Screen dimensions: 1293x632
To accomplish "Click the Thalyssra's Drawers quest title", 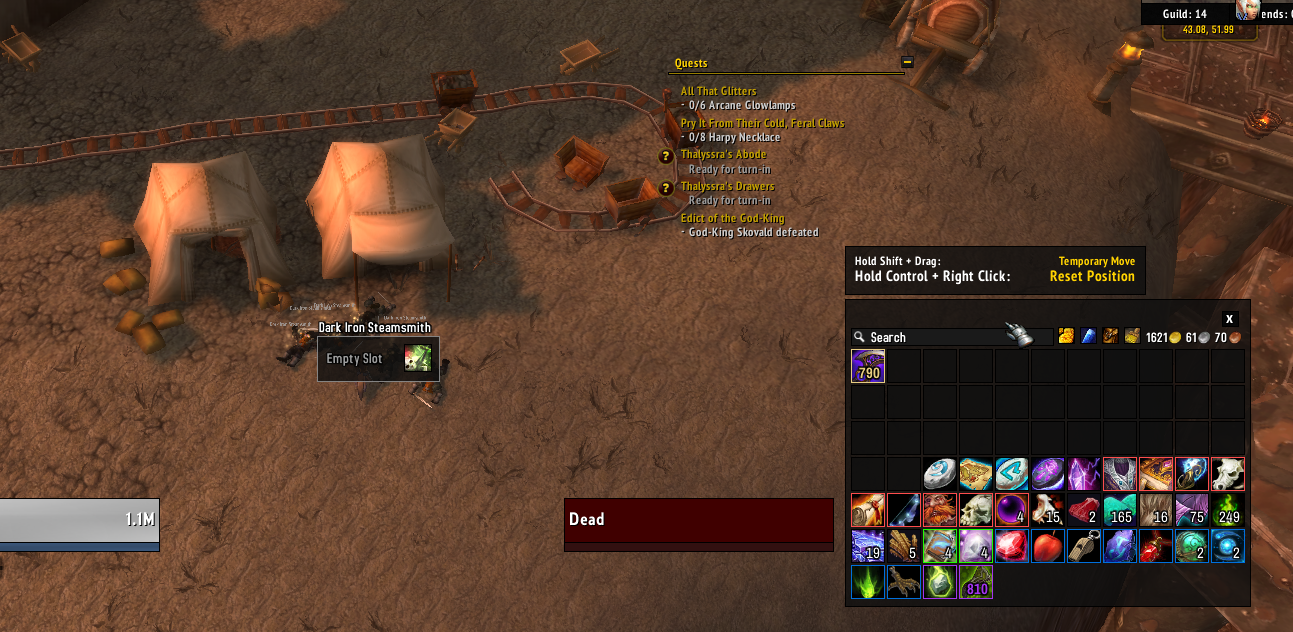I will [x=727, y=186].
